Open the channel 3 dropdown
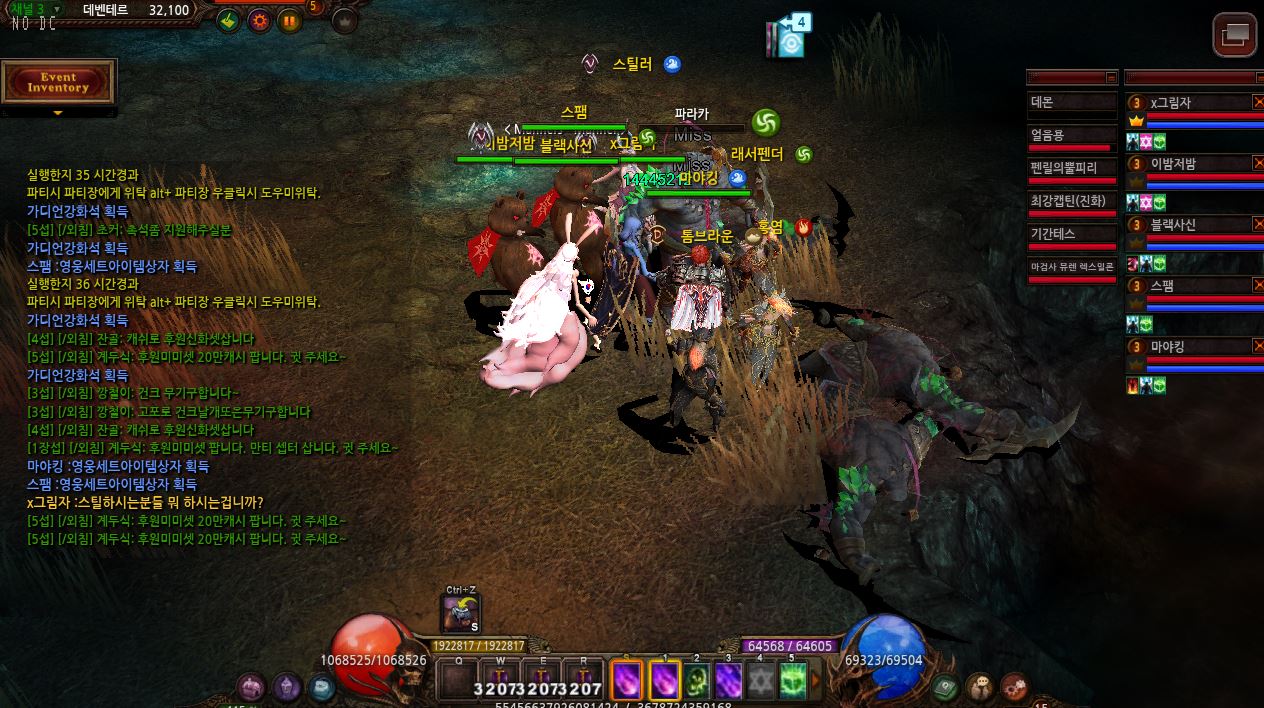The width and height of the screenshot is (1264, 708). pyautogui.click(x=57, y=9)
